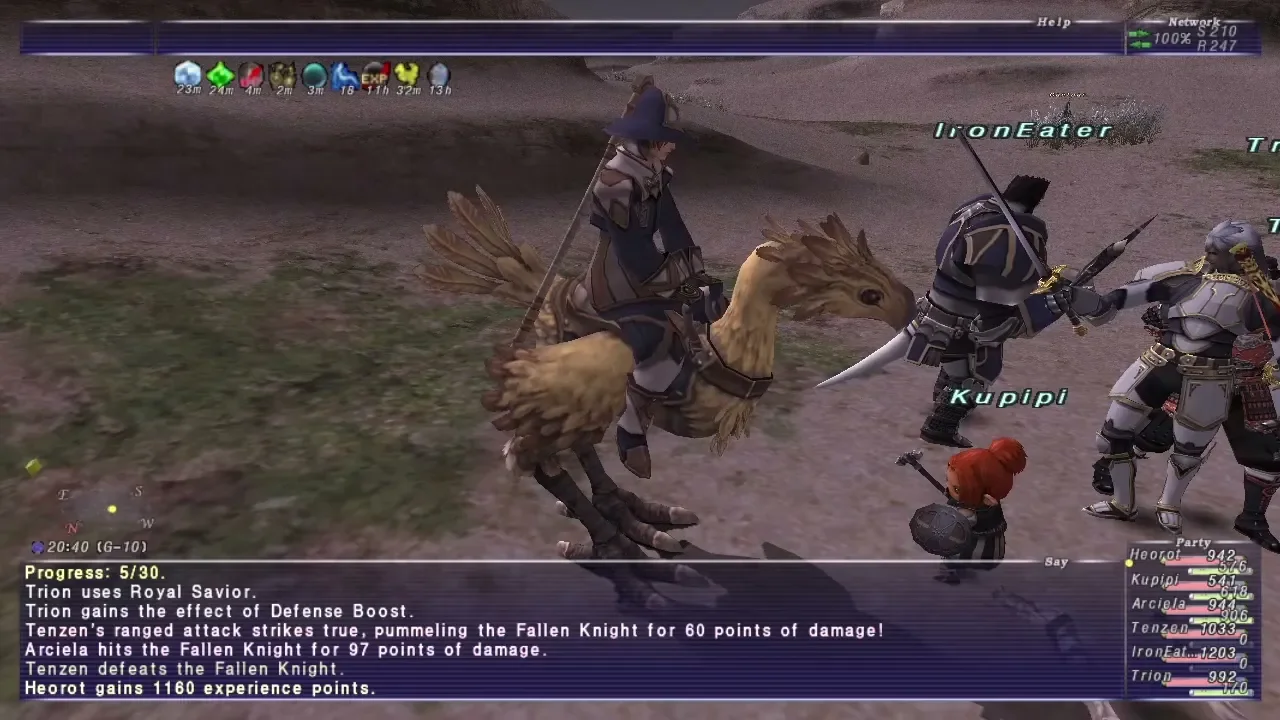Click the yellow chocobo status icon
1280x720 pixels.
pos(407,74)
